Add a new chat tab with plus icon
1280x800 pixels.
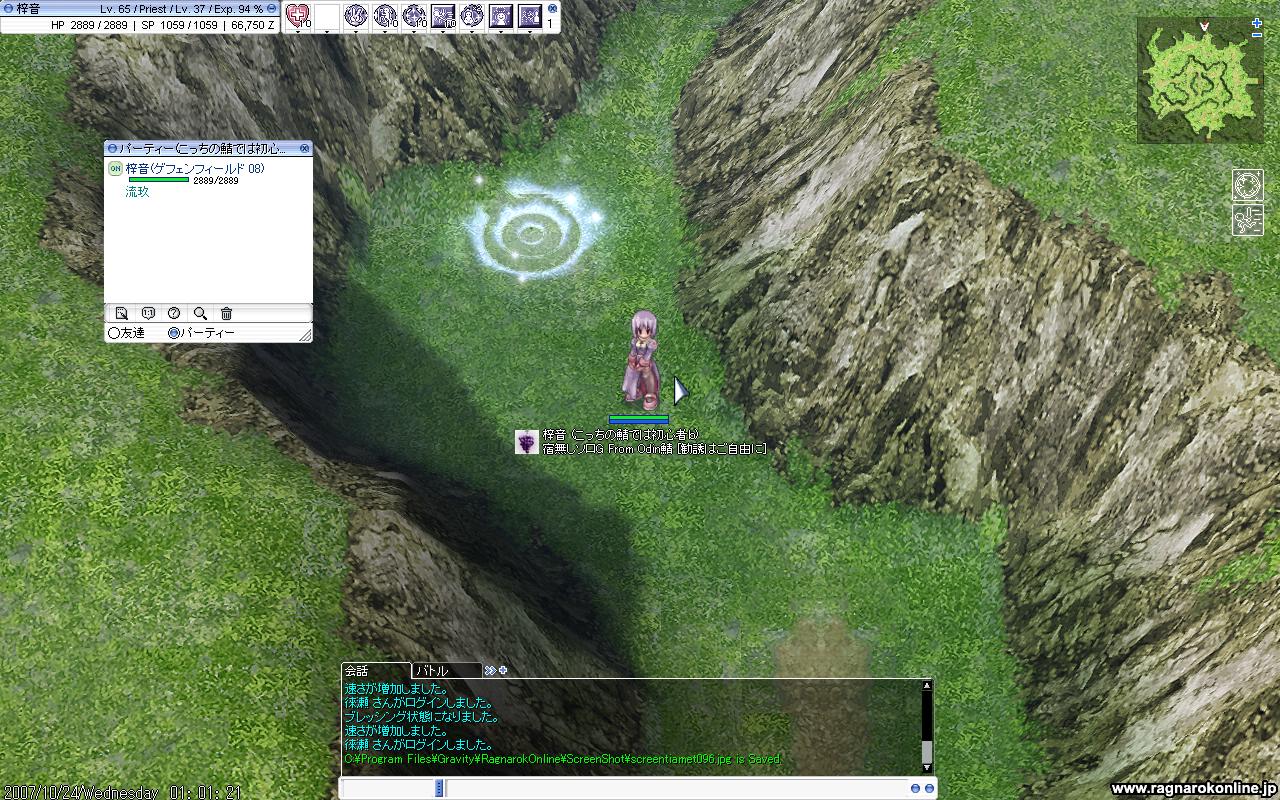point(503,670)
